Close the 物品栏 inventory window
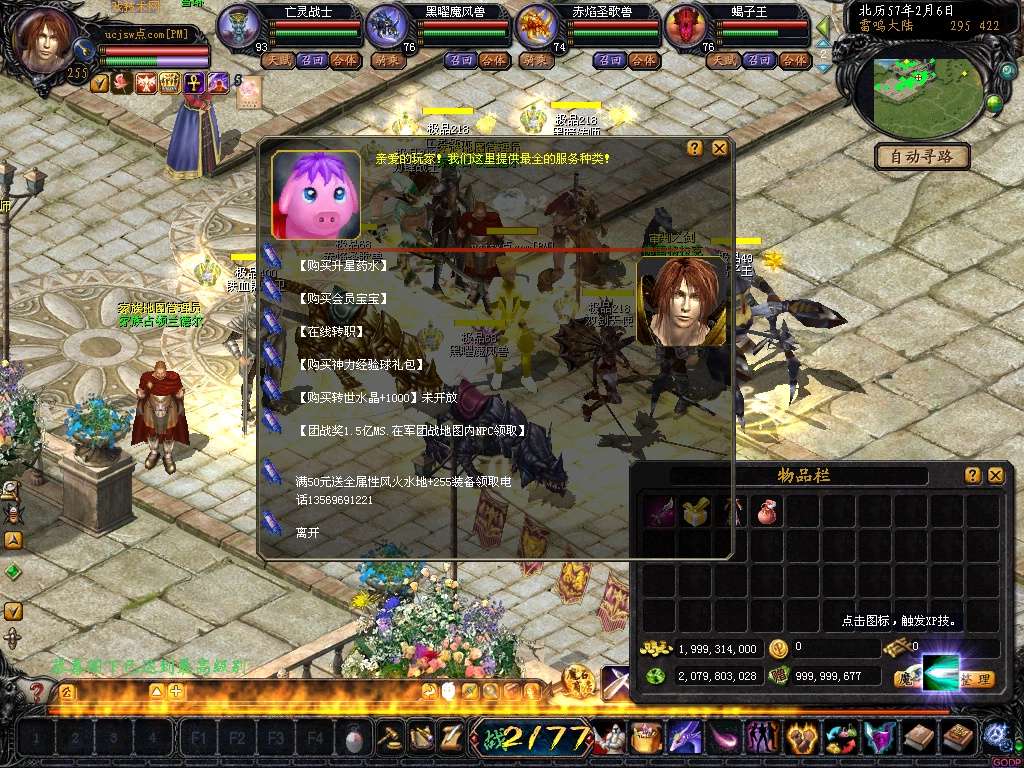This screenshot has width=1024, height=768. coord(995,476)
